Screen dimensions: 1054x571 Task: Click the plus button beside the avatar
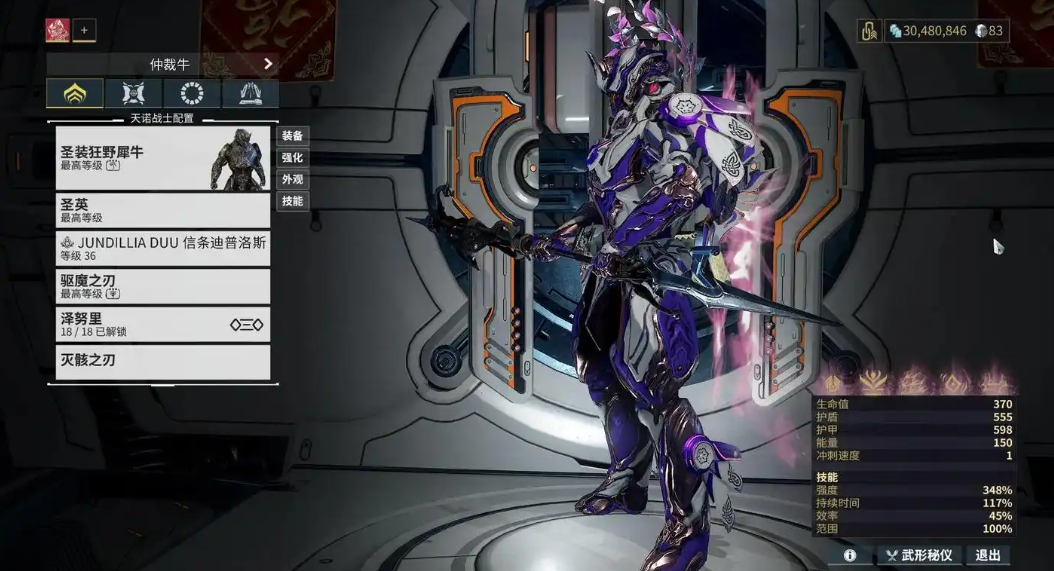[x=84, y=30]
